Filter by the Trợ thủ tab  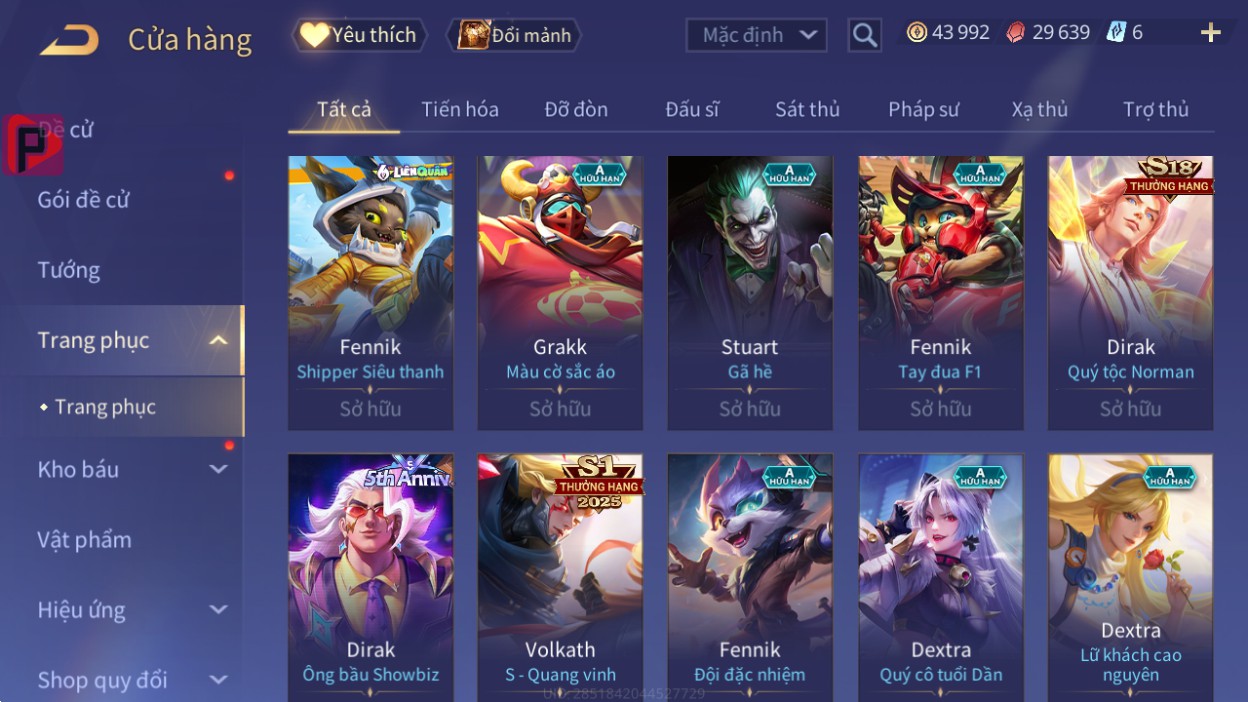point(1155,109)
